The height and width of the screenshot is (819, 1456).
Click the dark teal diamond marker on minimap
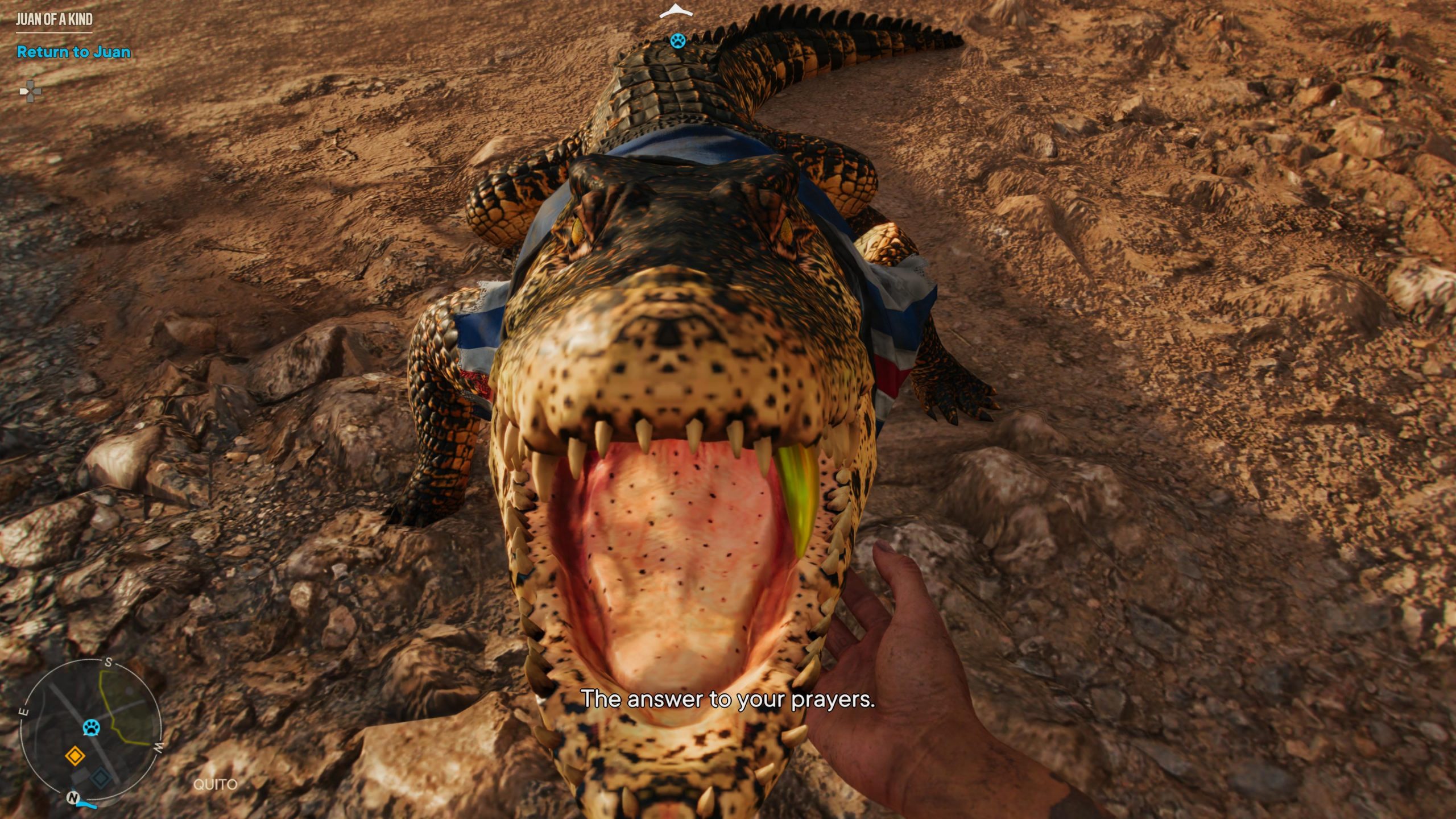click(x=101, y=777)
